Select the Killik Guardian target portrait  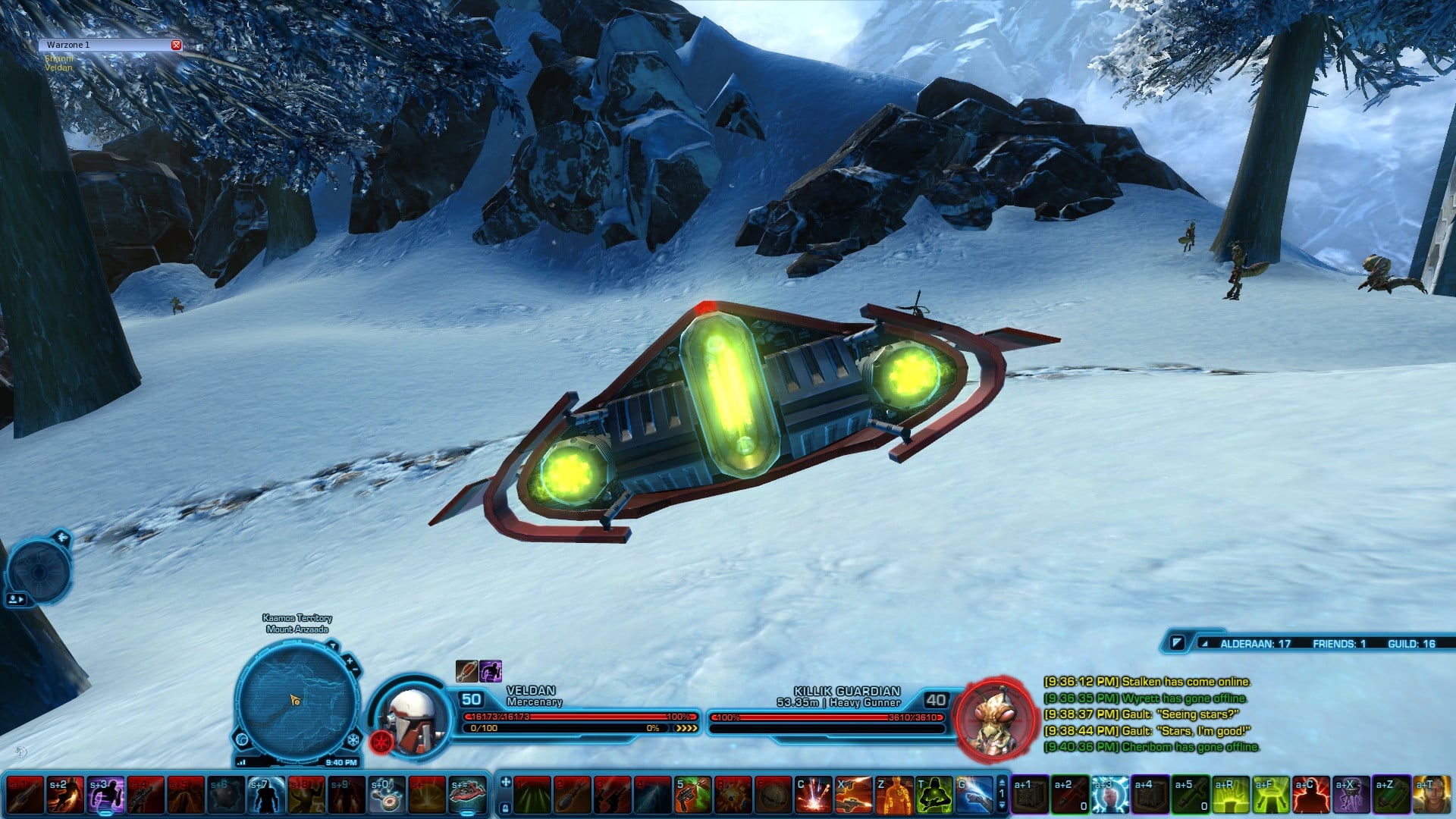point(996,718)
